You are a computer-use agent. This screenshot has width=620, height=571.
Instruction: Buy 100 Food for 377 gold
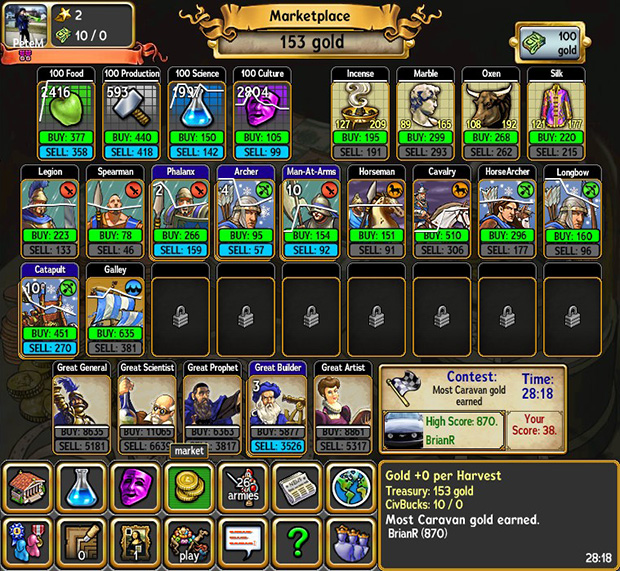(x=65, y=136)
